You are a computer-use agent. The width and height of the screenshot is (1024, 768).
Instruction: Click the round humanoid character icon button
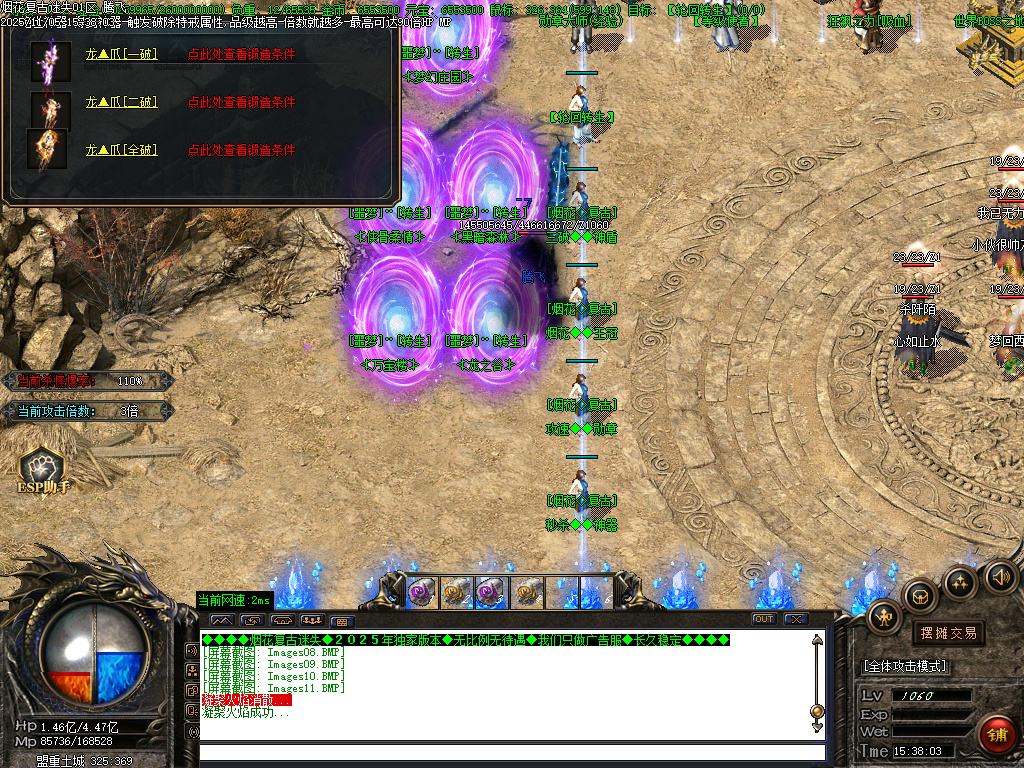pos(884,616)
